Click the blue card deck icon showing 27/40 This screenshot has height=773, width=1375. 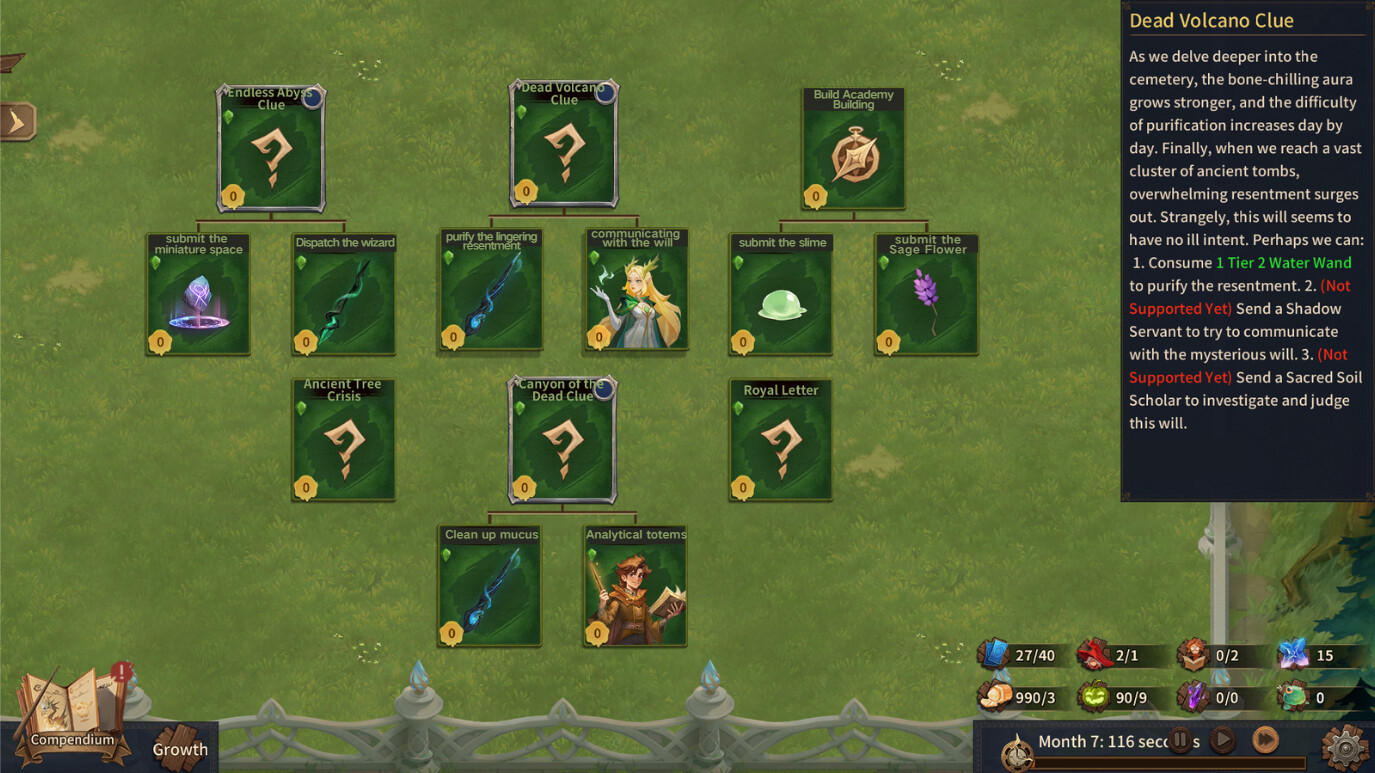pyautogui.click(x=994, y=655)
